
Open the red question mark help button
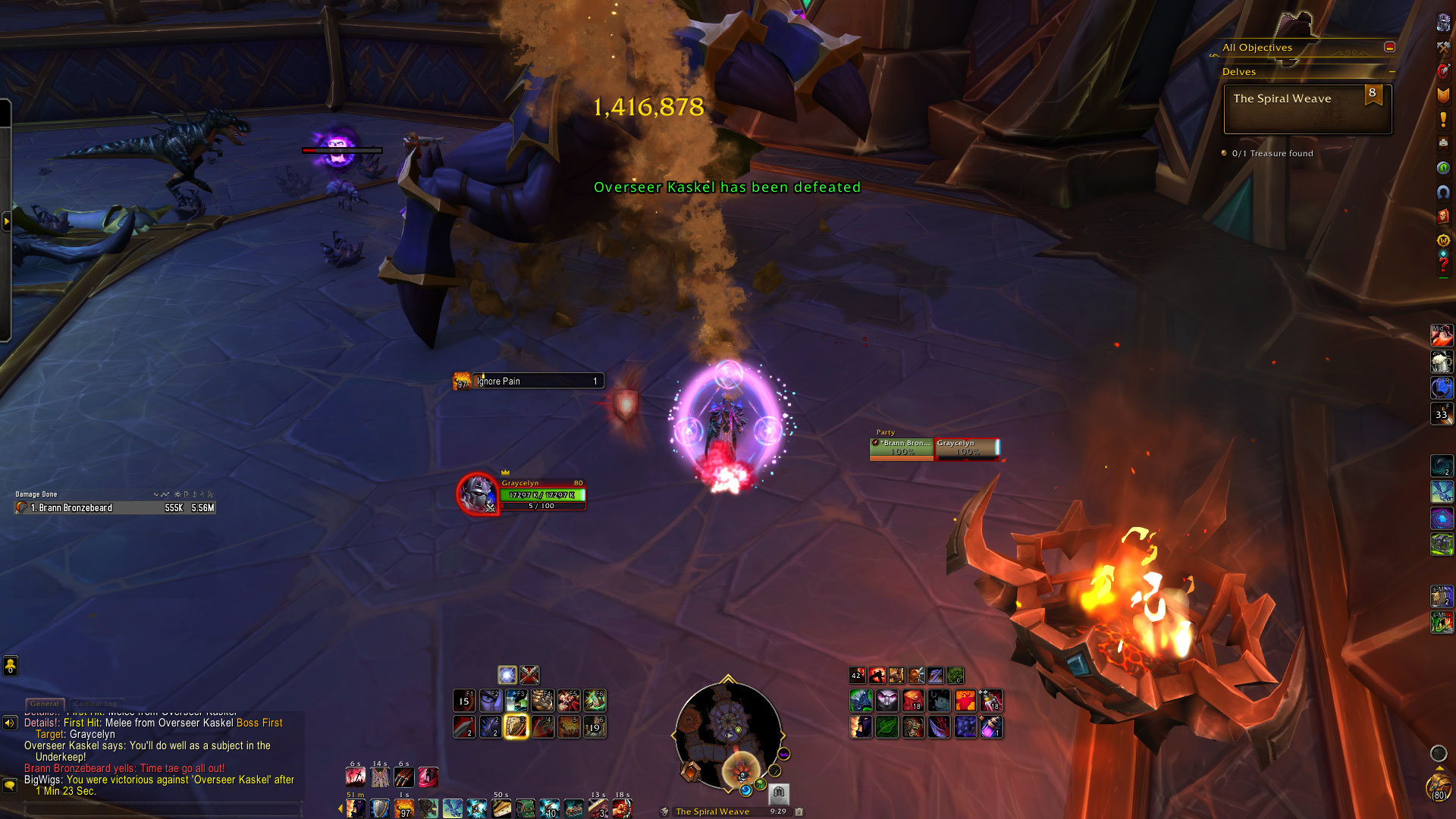[x=1443, y=265]
